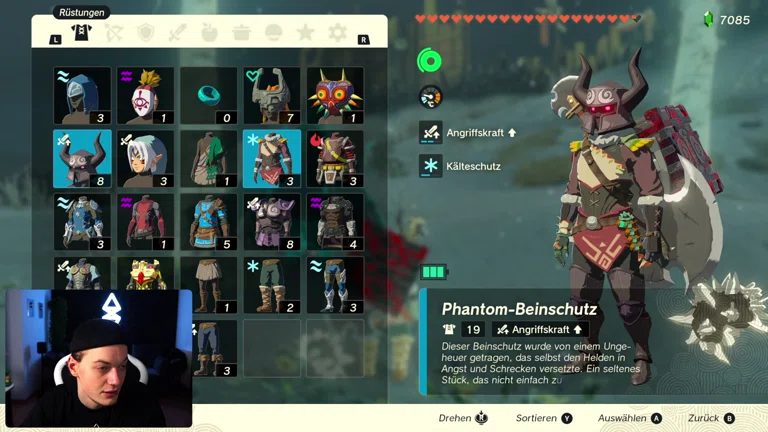The image size is (768, 432).
Task: Pick the fur-collared cold-resistance chest armor
Action: 272,159
